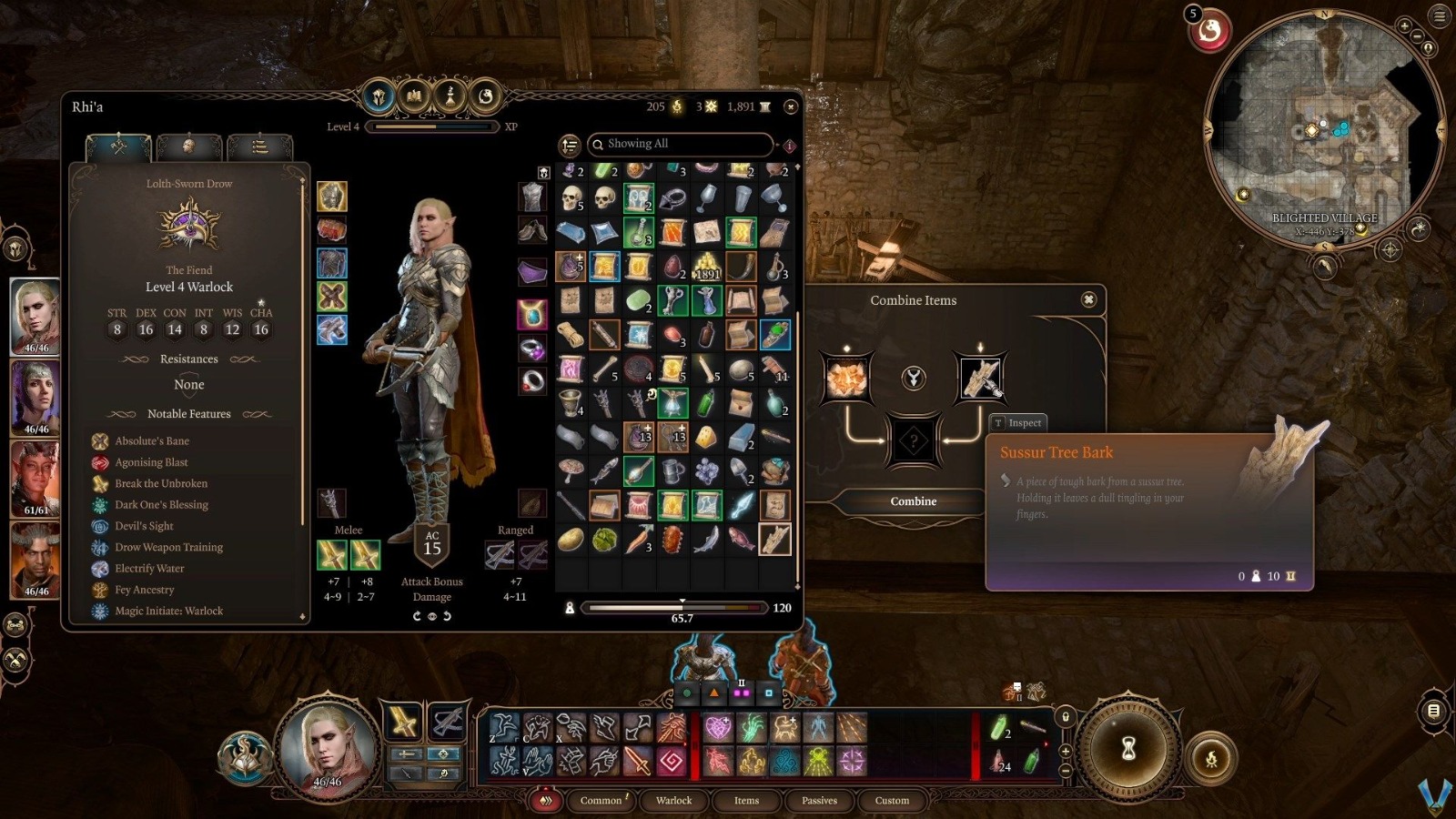The width and height of the screenshot is (1456, 819).
Task: Collapse the hotbar with the red double-arrow
Action: [x=546, y=801]
